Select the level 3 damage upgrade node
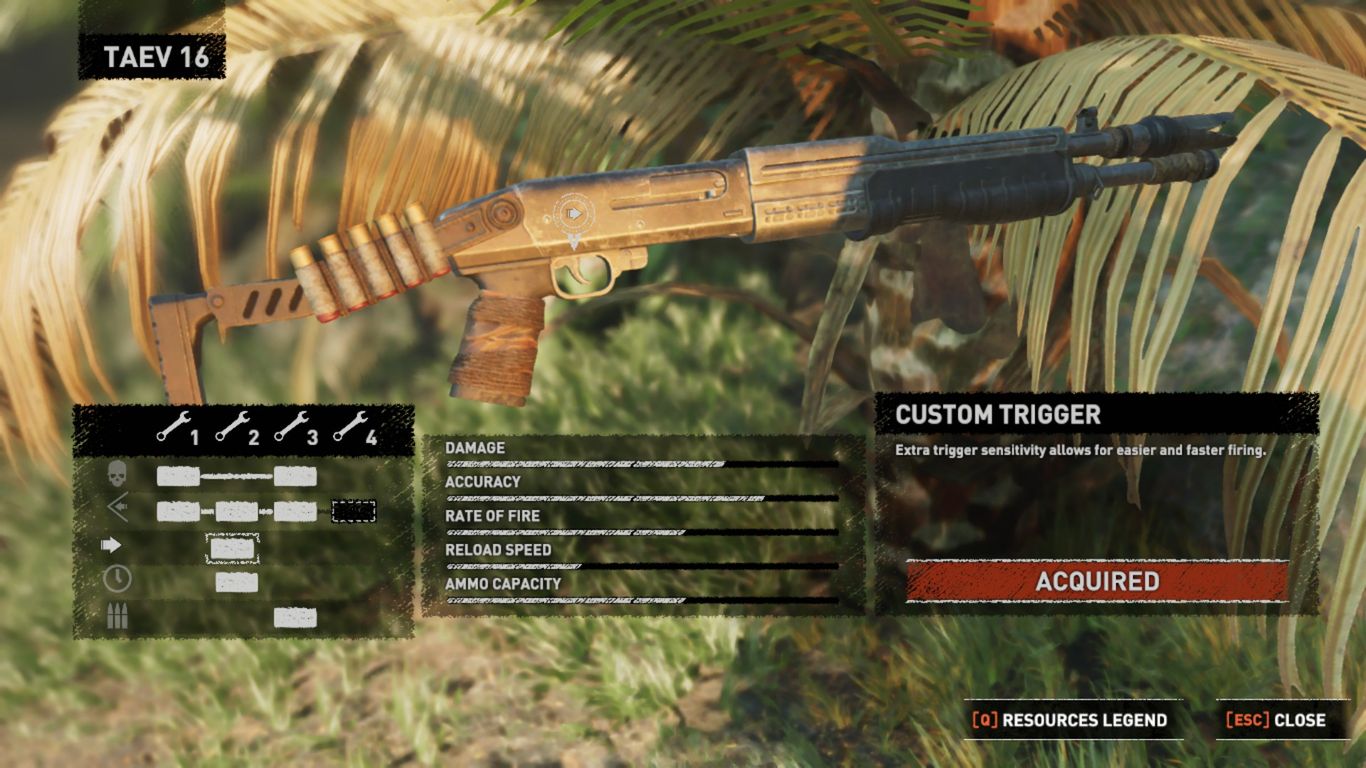Image resolution: width=1366 pixels, height=768 pixels. (x=295, y=476)
